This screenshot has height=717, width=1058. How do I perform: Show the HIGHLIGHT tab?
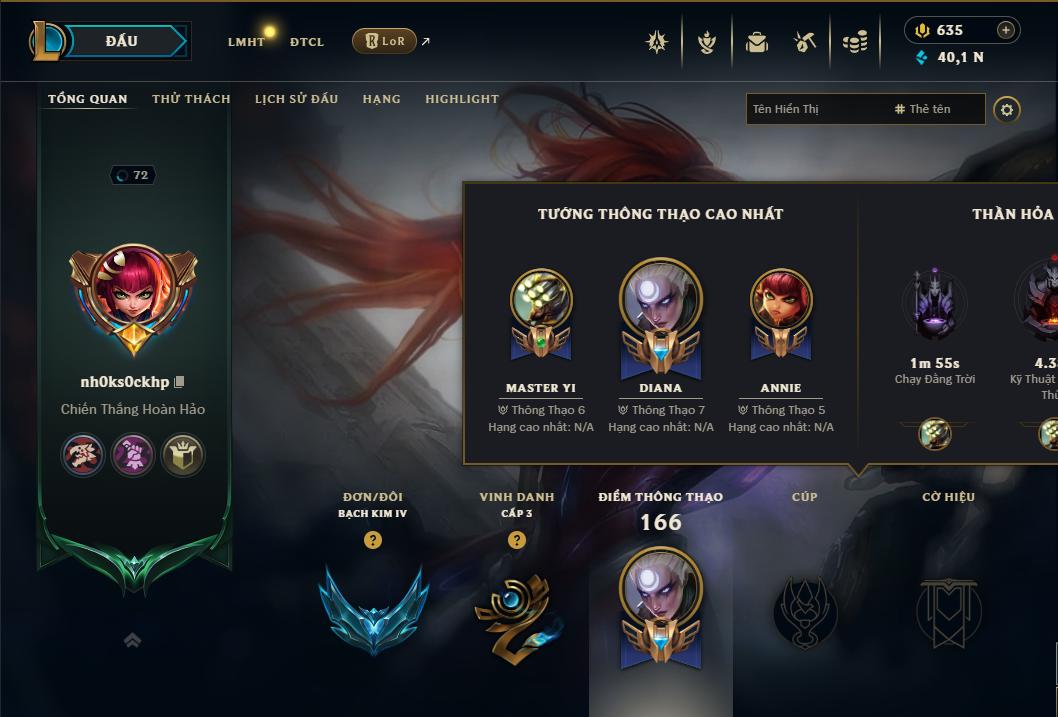[x=462, y=99]
